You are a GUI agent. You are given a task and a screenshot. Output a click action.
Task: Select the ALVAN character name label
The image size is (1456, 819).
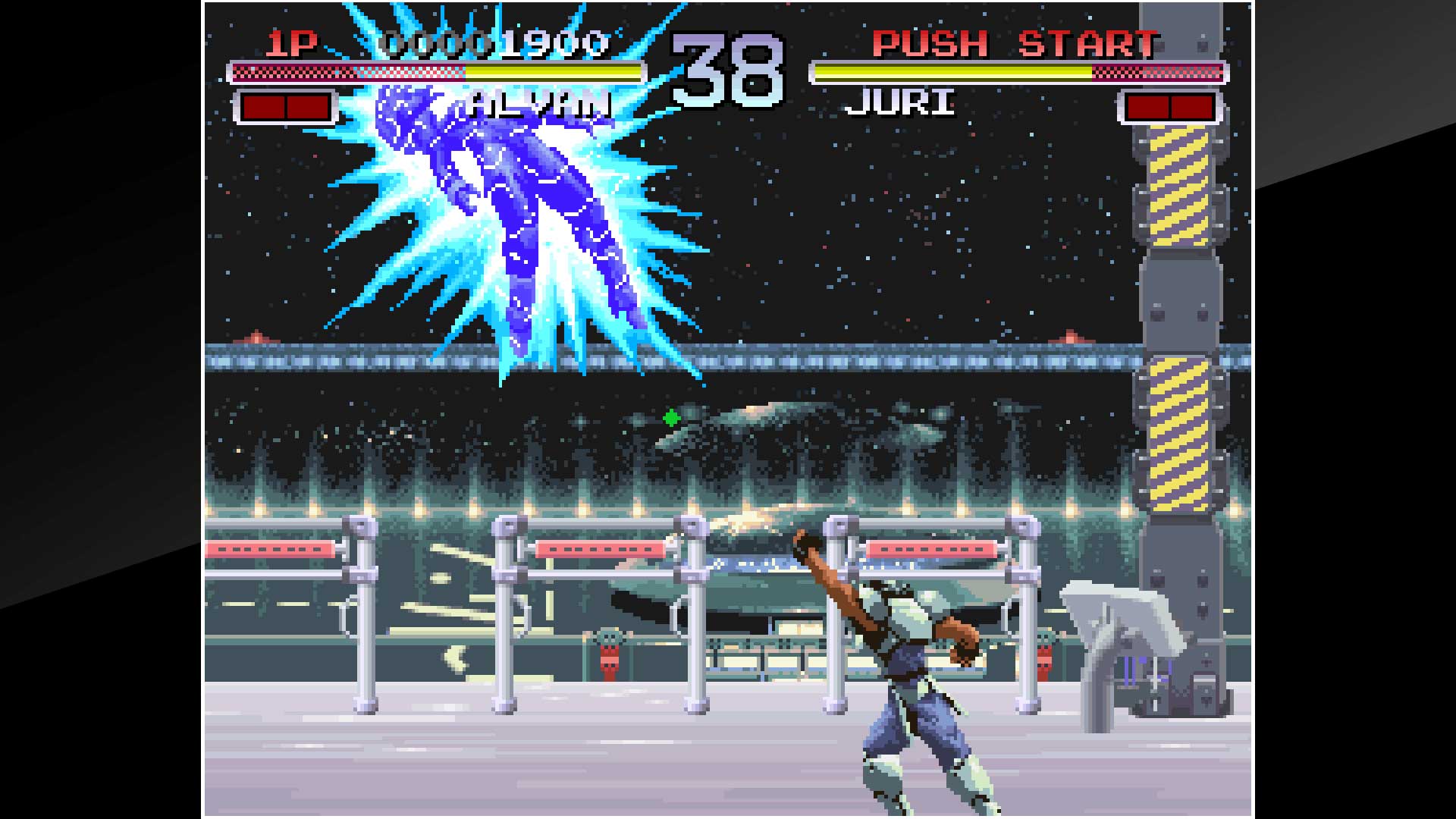coord(540,101)
